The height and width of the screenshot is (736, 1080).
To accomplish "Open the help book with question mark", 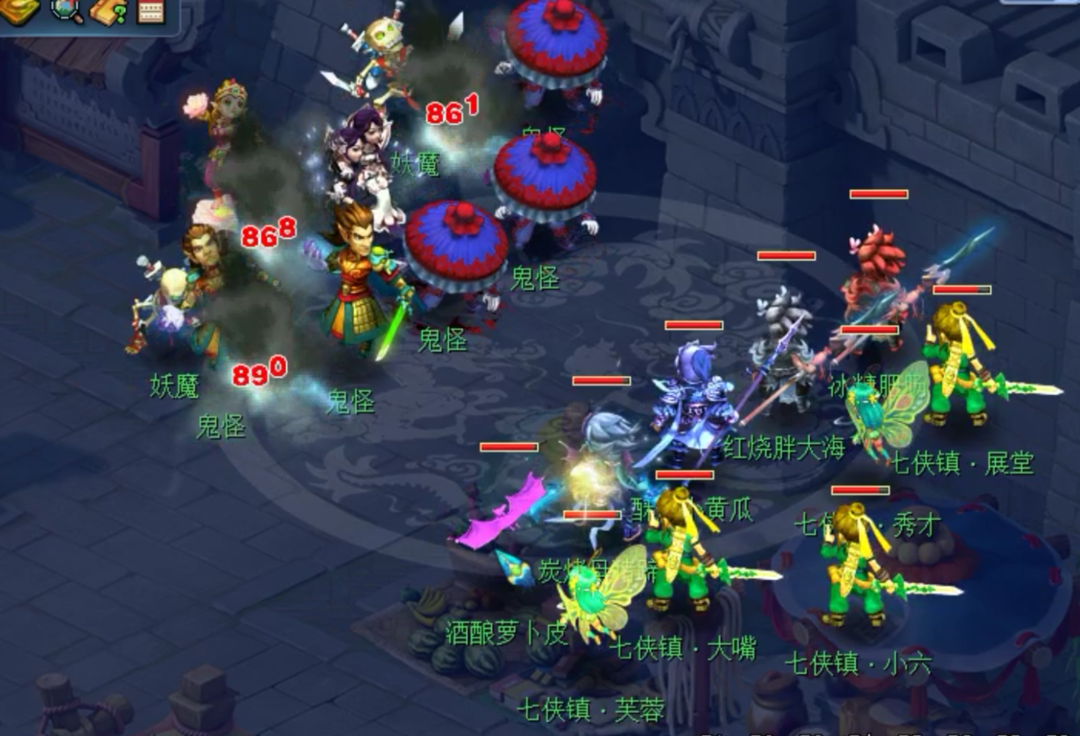I will coord(107,10).
